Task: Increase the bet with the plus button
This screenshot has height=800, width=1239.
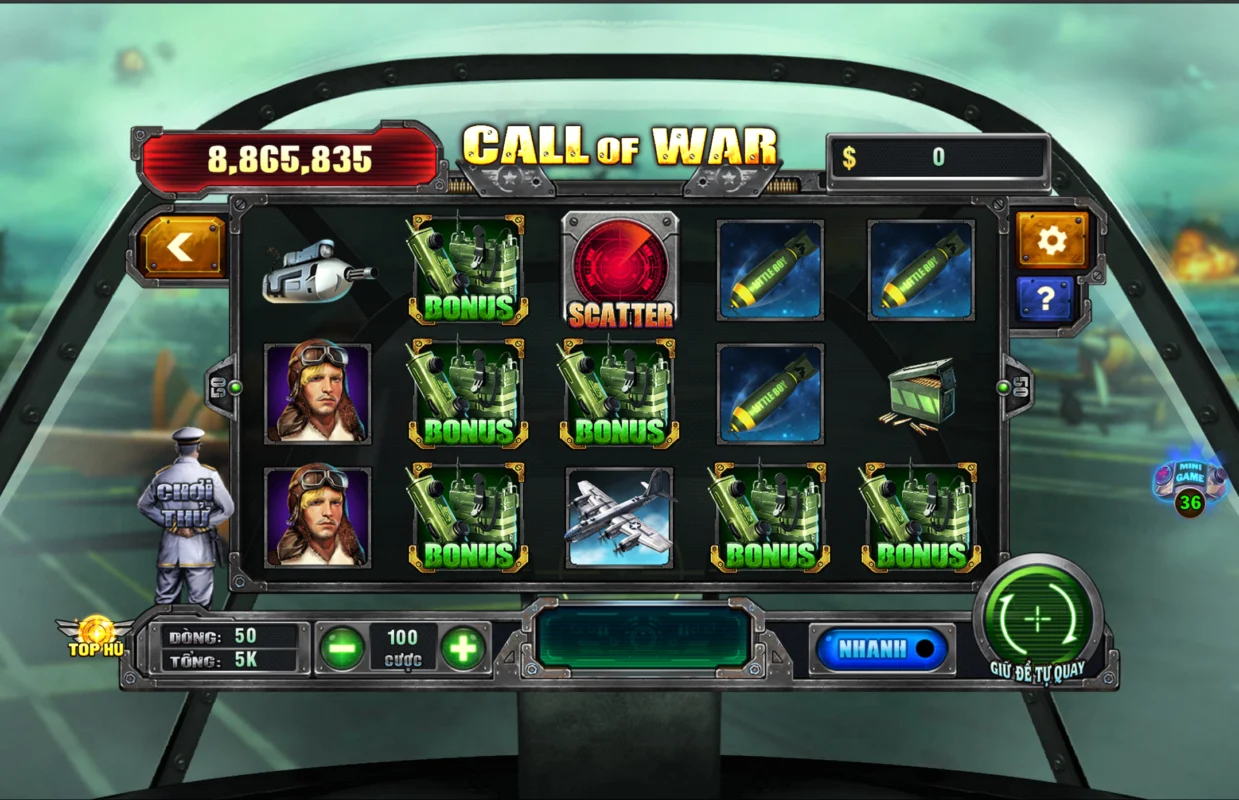Action: point(463,649)
